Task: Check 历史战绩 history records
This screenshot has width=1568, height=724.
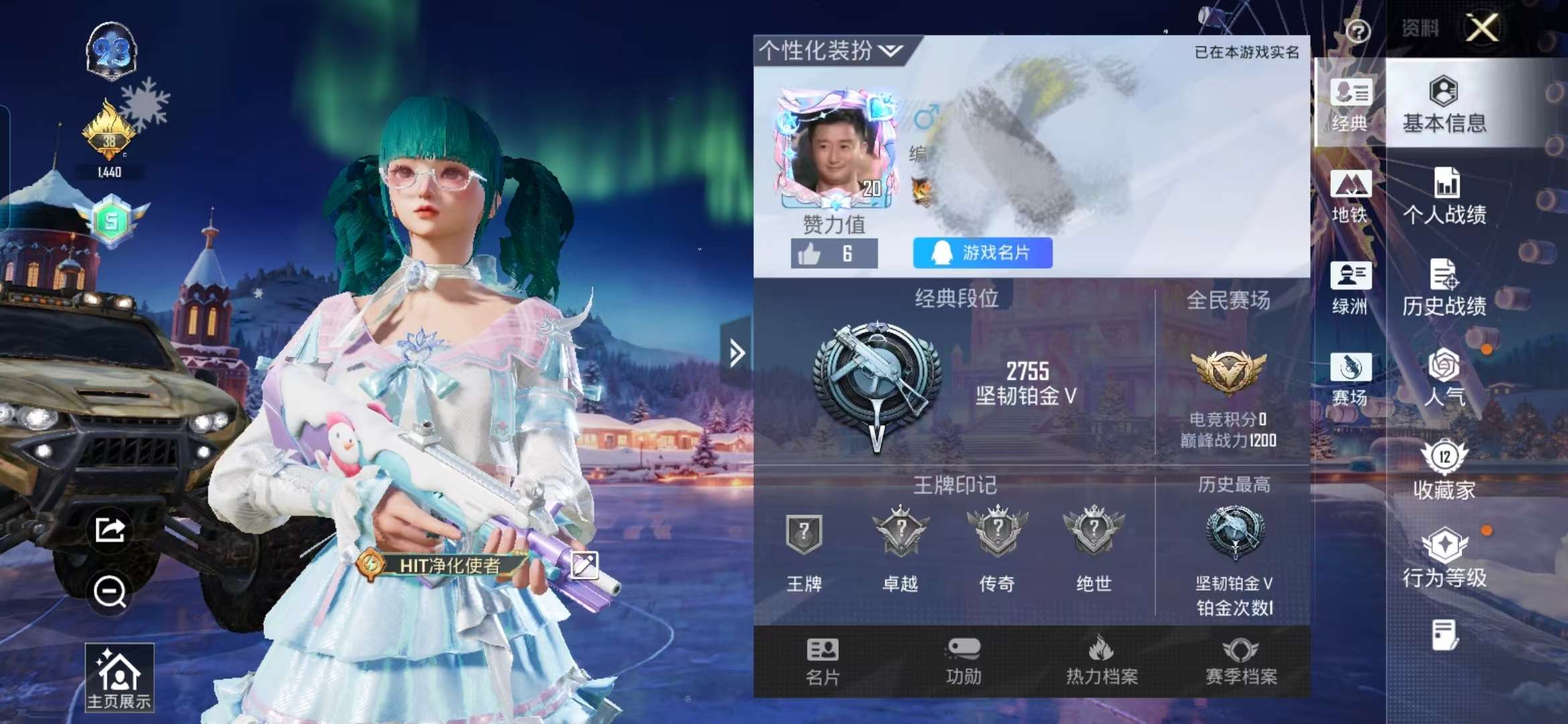Action: (x=1443, y=288)
